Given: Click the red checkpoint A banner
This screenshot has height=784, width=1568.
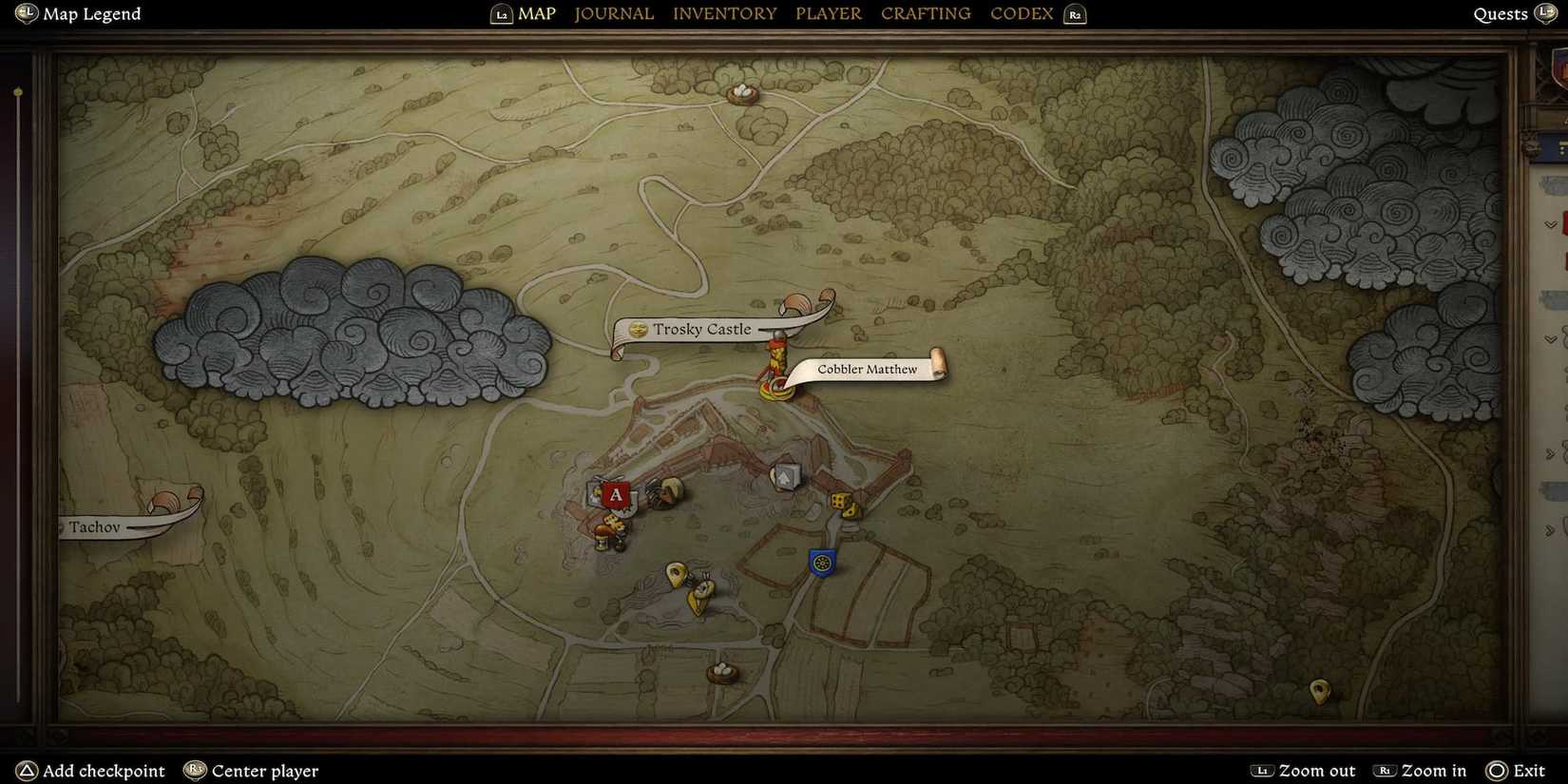Looking at the screenshot, I should pos(616,495).
